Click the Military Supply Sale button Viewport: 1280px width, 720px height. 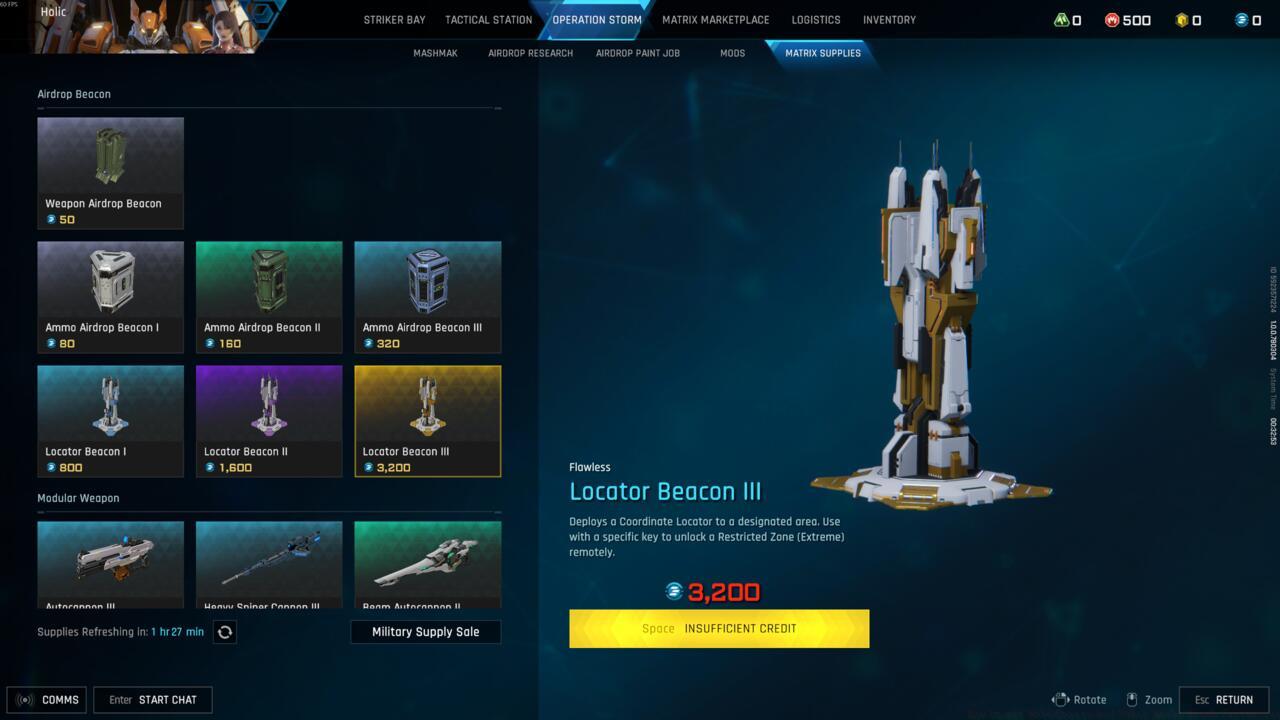[426, 631]
